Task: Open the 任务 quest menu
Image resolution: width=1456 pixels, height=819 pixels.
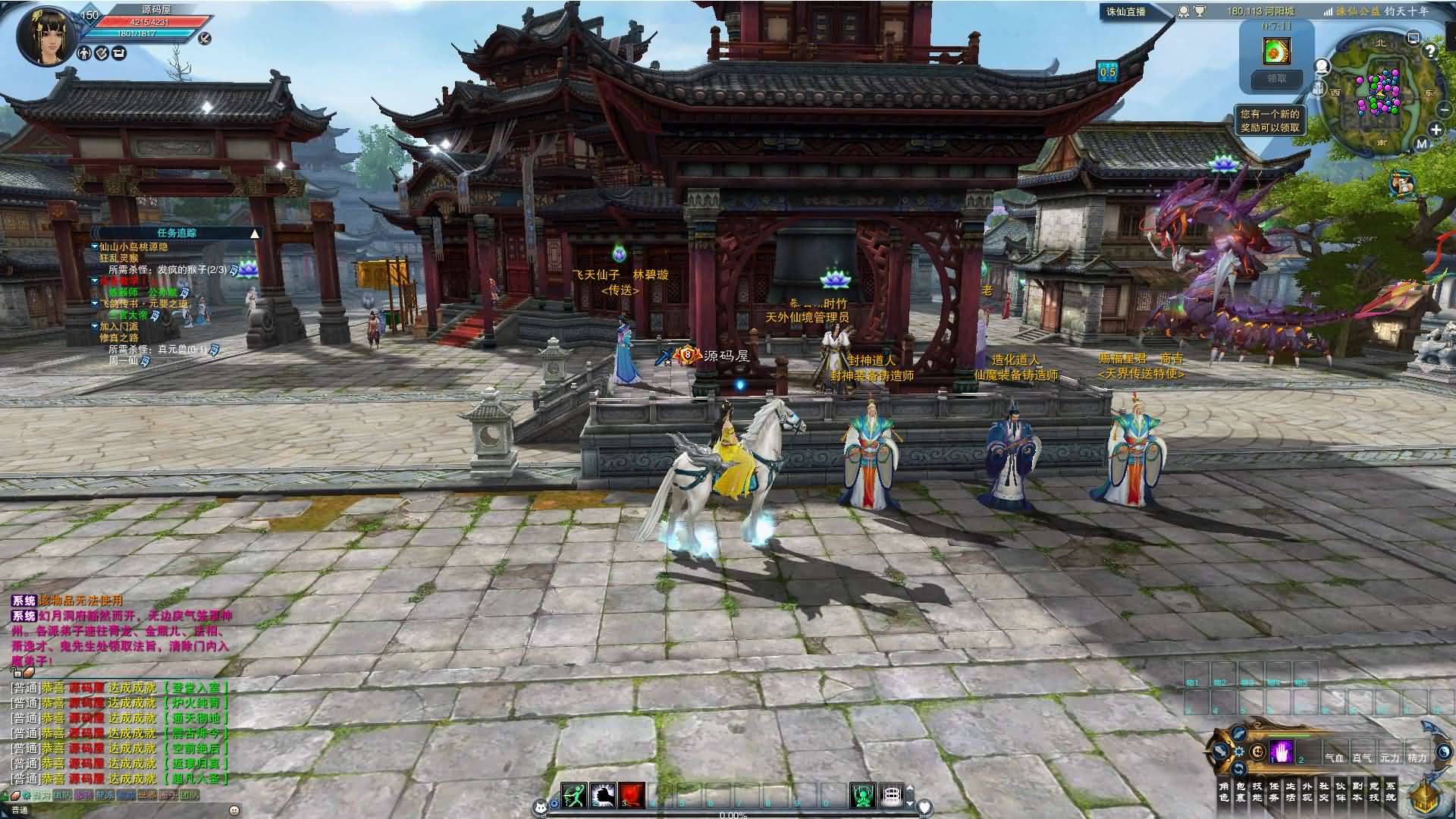Action: (1273, 792)
